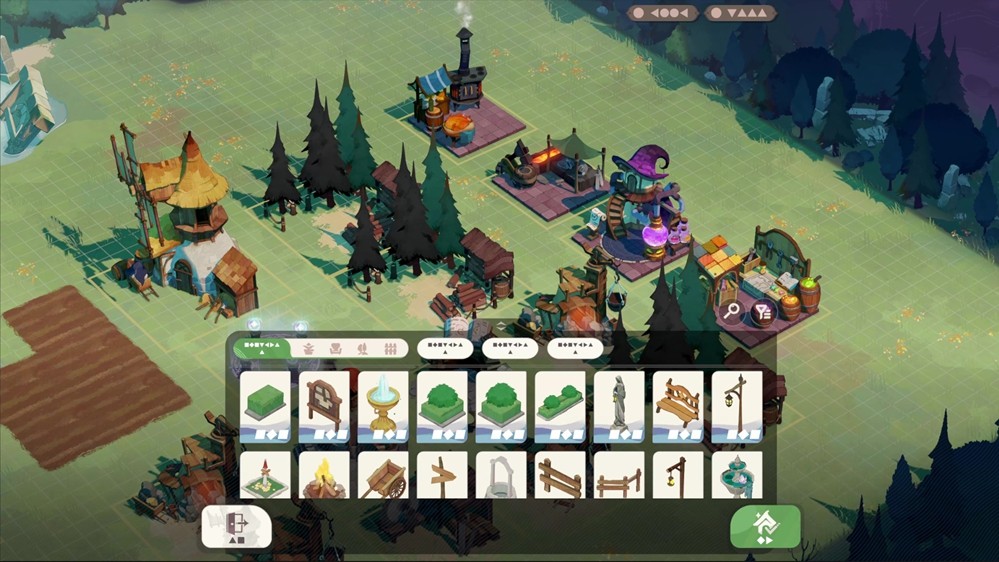Choose the teal tiered fountain tile
This screenshot has height=562, width=999.
point(737,477)
